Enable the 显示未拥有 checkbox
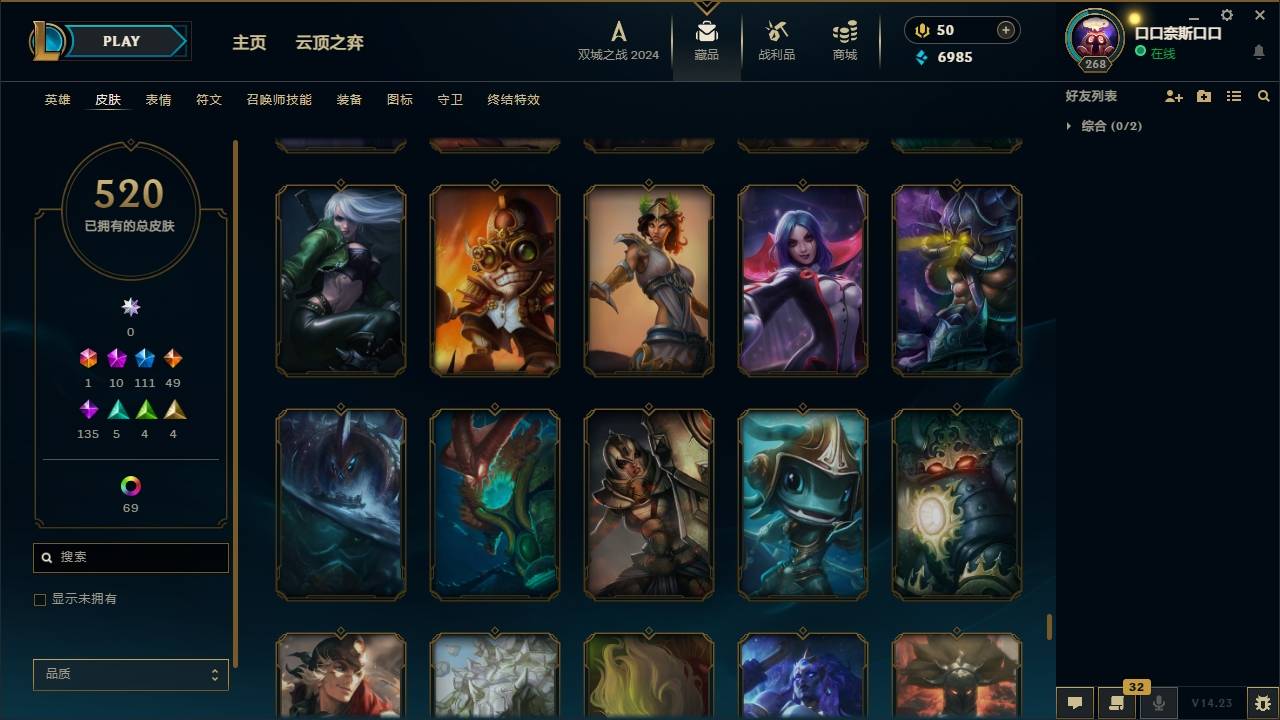The width and height of the screenshot is (1280, 720). pos(40,599)
